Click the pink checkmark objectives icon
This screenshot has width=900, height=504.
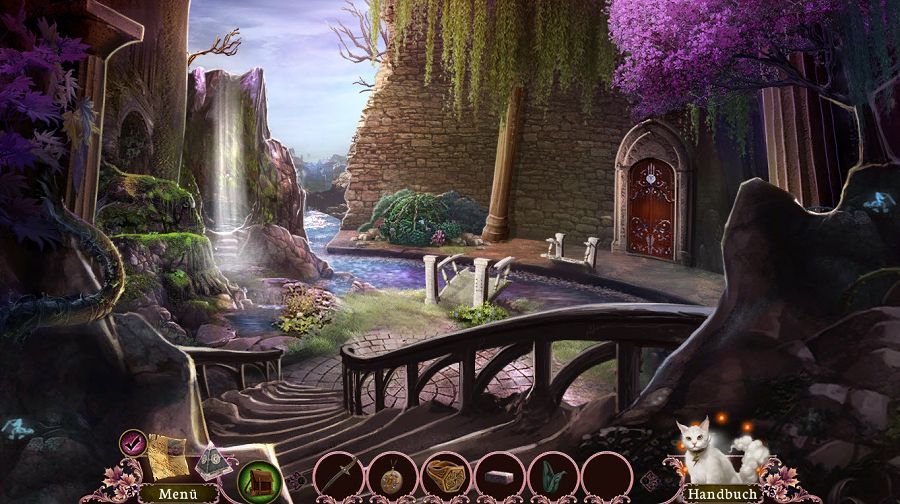click(x=132, y=442)
